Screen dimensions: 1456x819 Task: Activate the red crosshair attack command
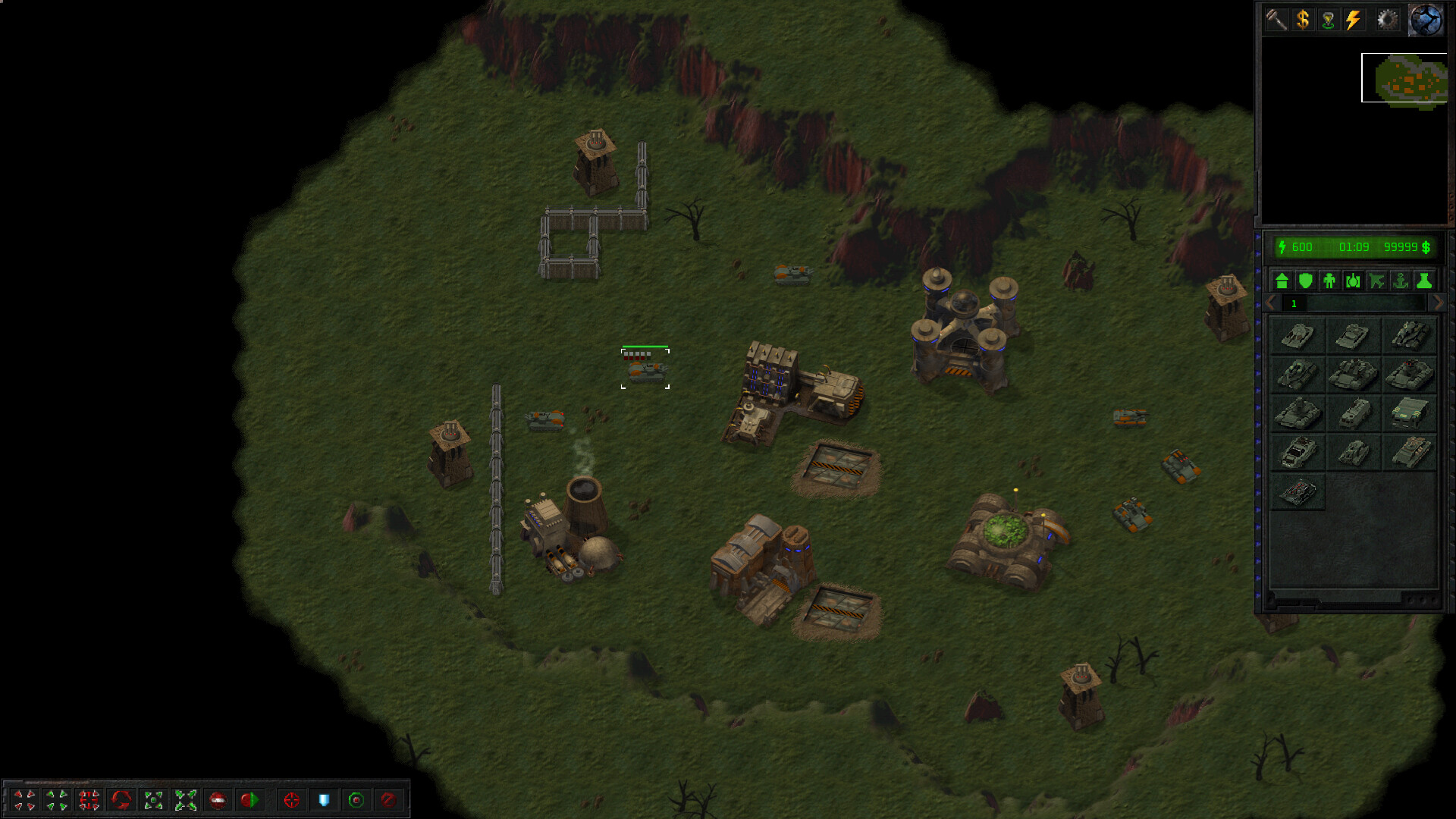click(x=291, y=800)
